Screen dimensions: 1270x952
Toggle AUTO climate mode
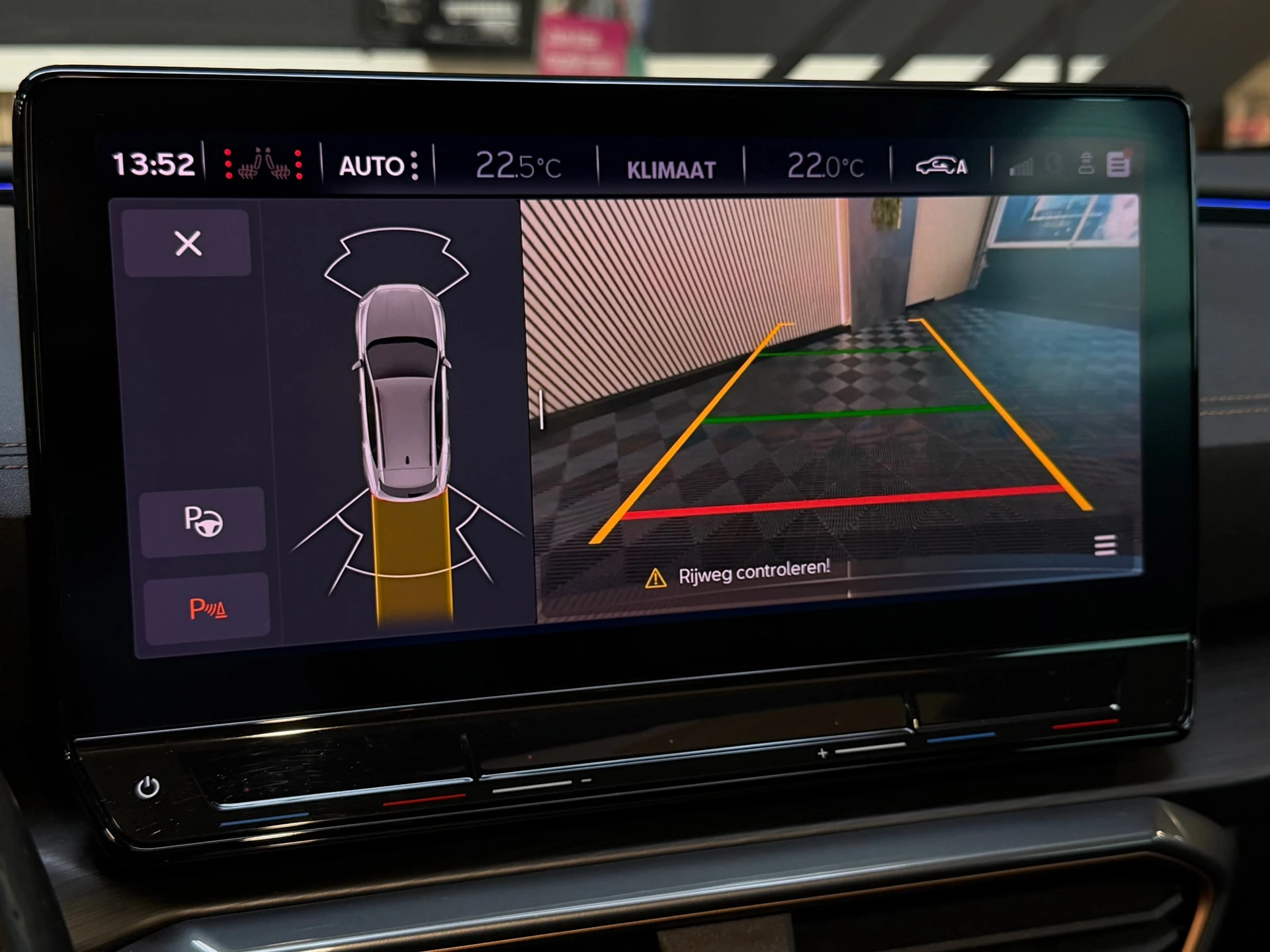pyautogui.click(x=370, y=165)
